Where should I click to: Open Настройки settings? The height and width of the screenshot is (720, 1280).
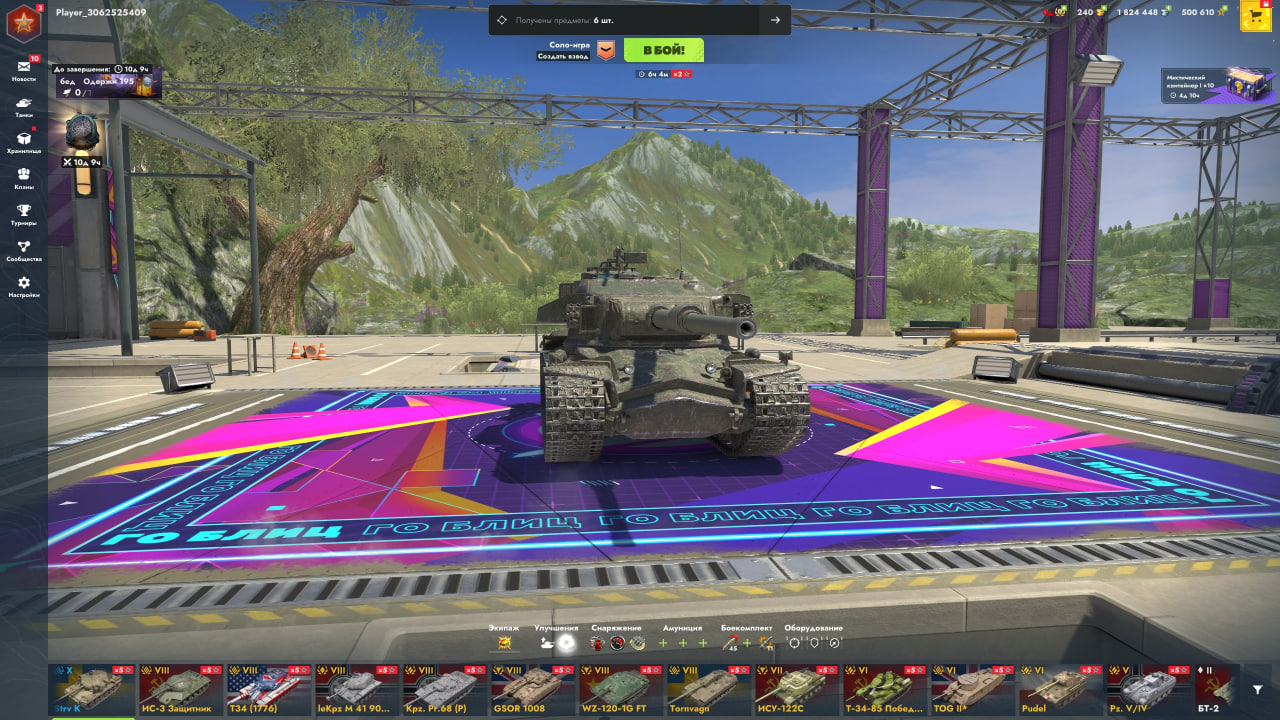[x=24, y=287]
